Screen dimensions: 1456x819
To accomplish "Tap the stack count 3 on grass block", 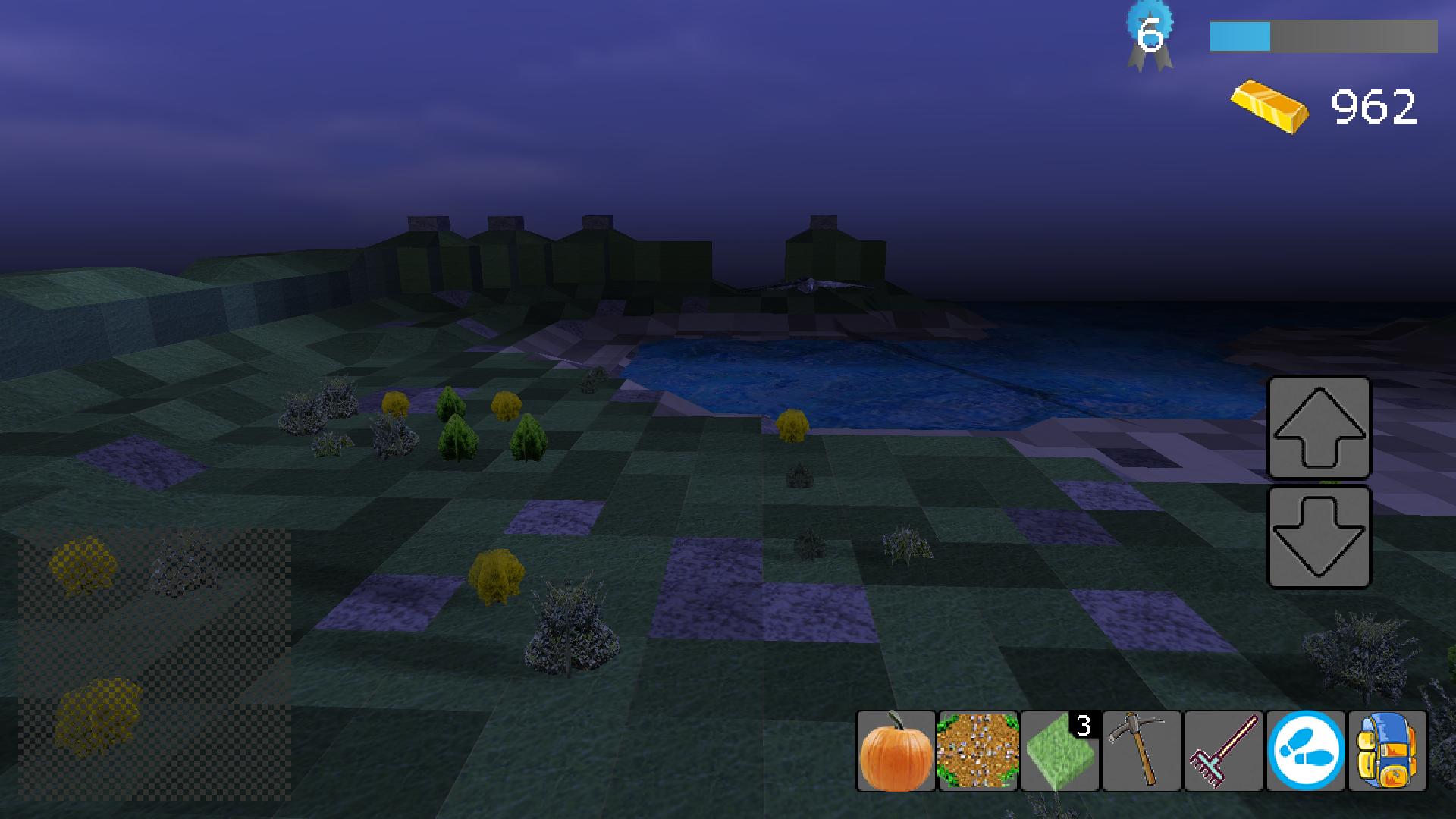I will [1083, 726].
